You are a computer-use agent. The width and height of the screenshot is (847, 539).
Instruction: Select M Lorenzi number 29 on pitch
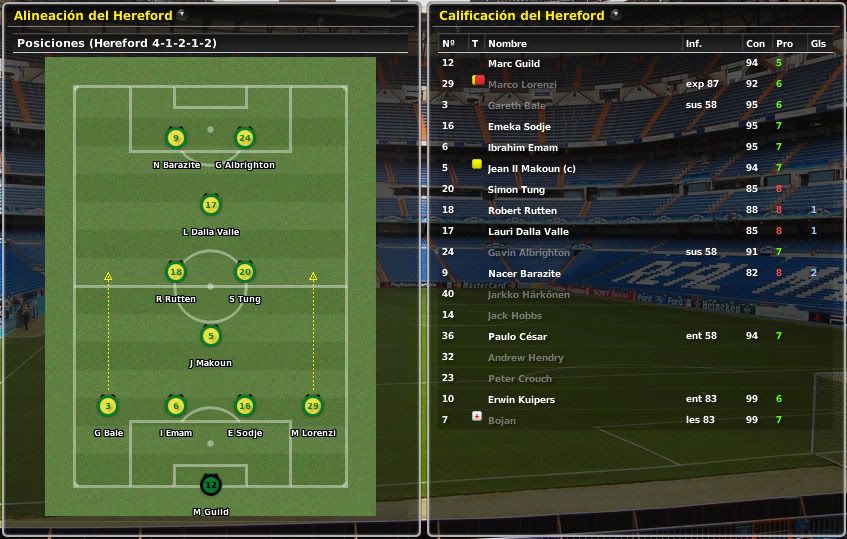pyautogui.click(x=312, y=406)
